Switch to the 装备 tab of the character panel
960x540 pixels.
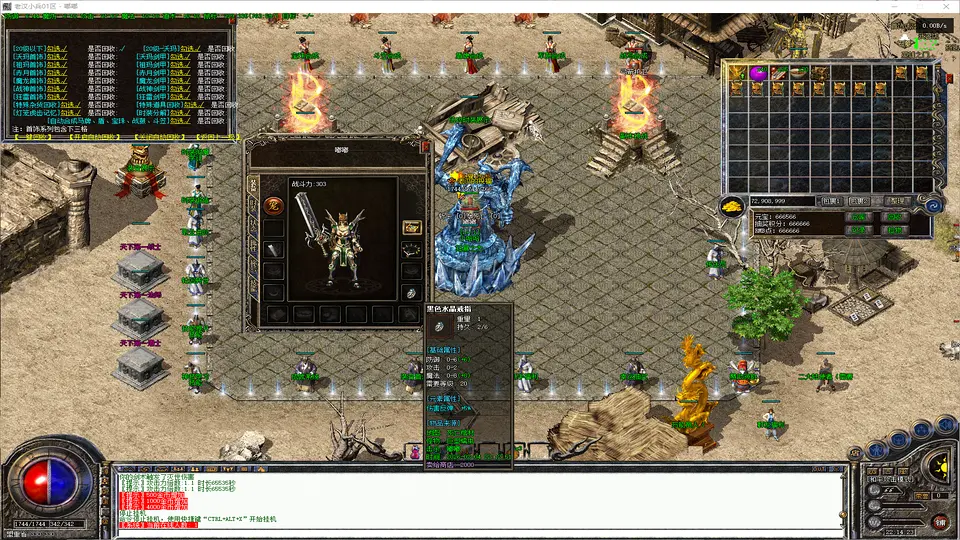(x=253, y=185)
